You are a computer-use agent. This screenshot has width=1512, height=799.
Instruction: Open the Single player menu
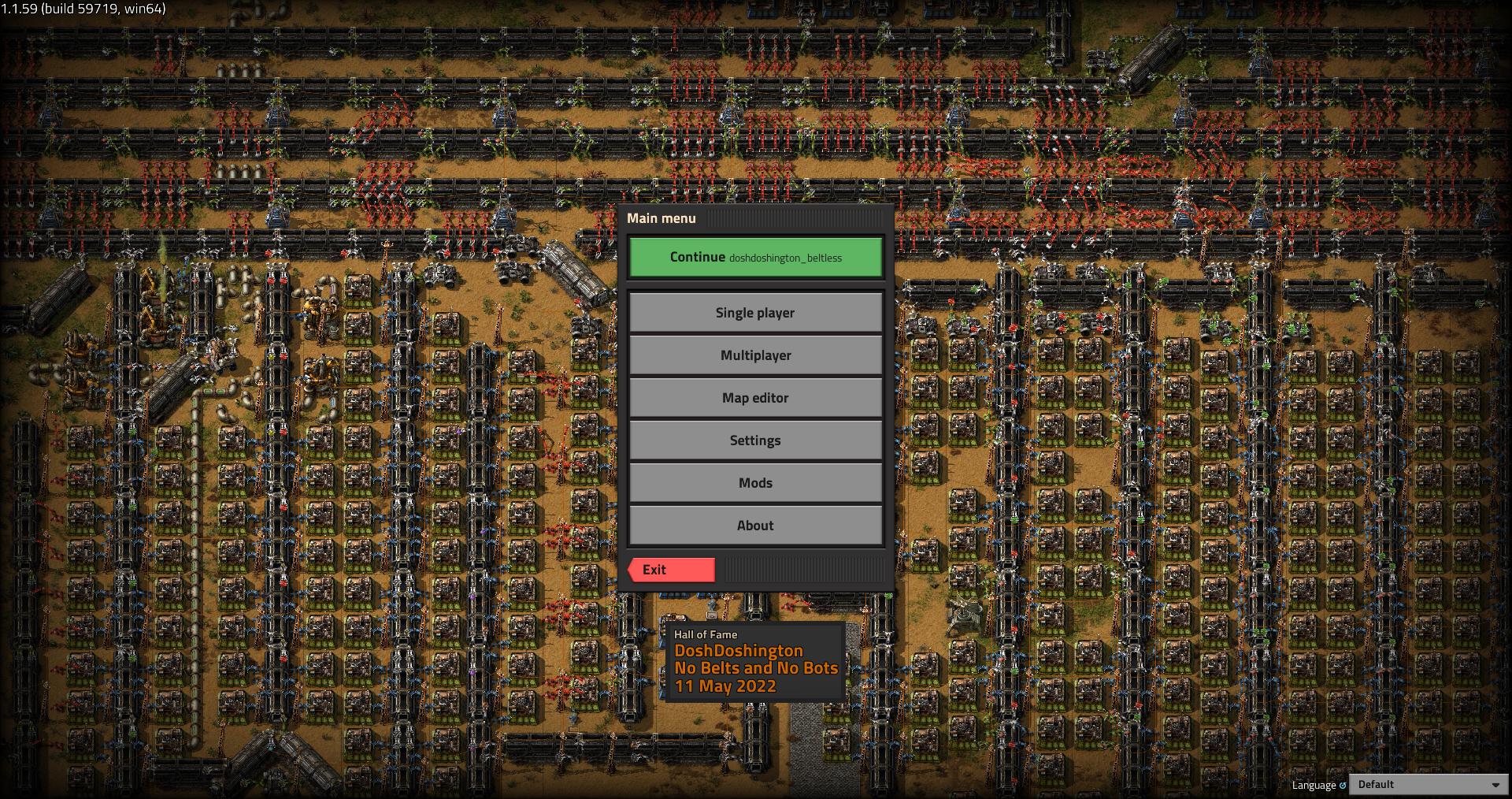point(755,313)
